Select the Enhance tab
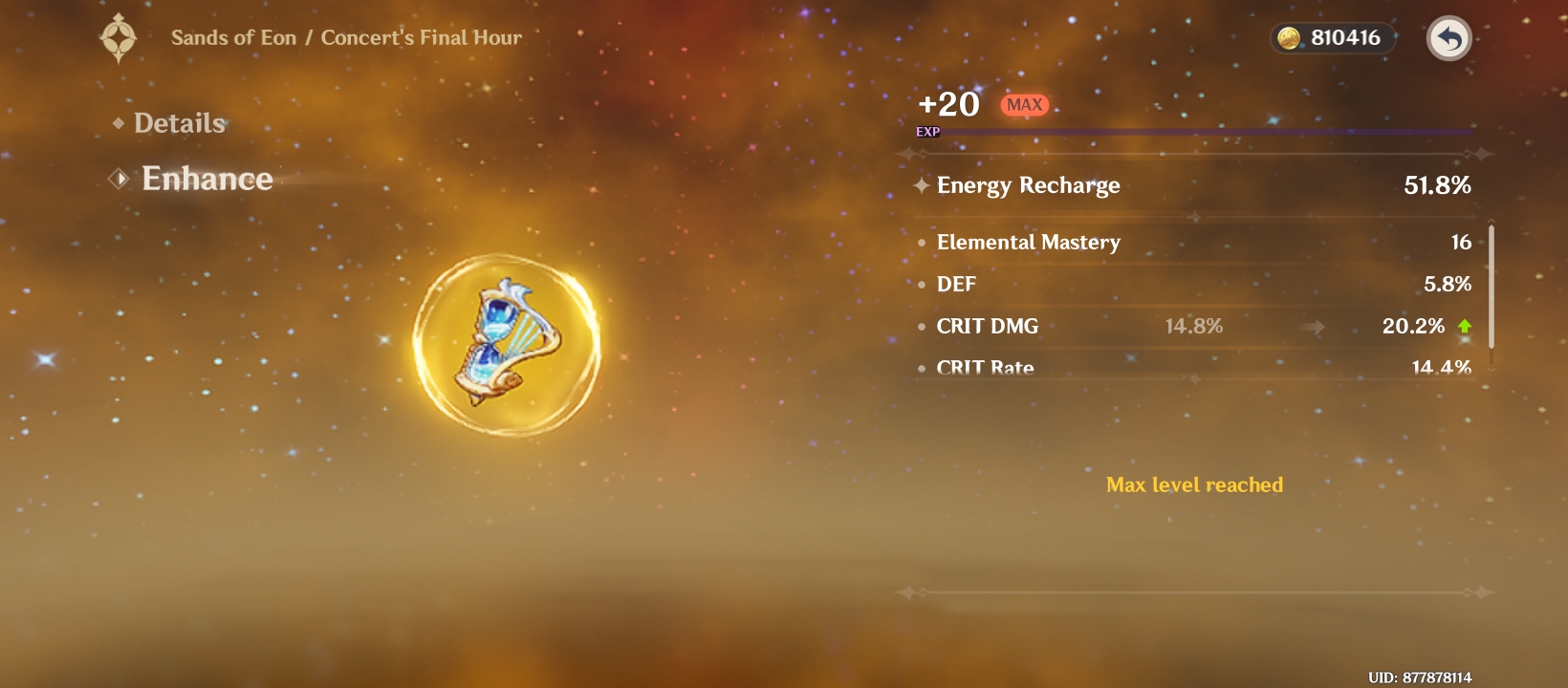Screen dimensions: 1568x688 tap(207, 179)
